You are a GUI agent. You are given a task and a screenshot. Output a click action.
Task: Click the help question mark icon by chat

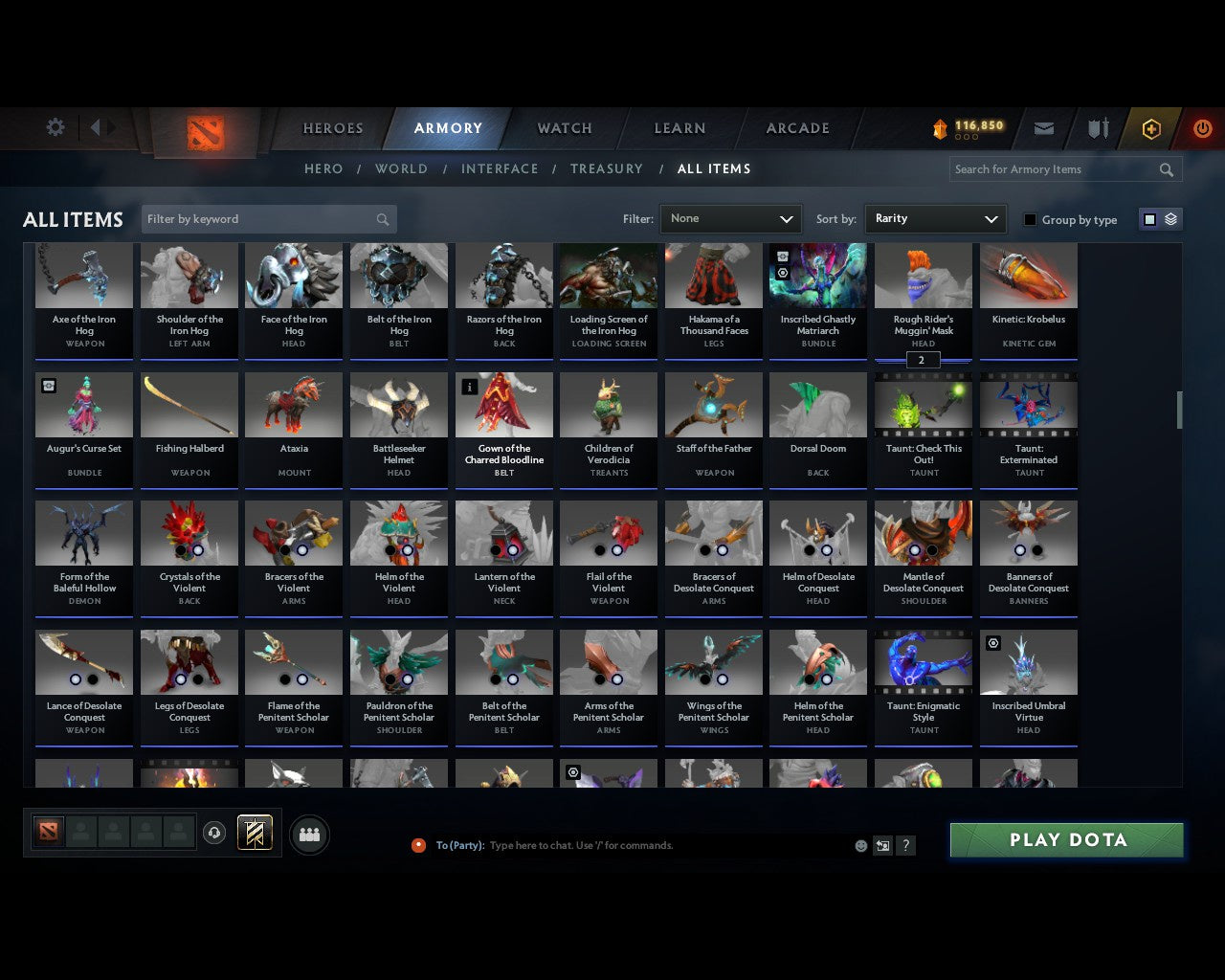click(x=905, y=846)
